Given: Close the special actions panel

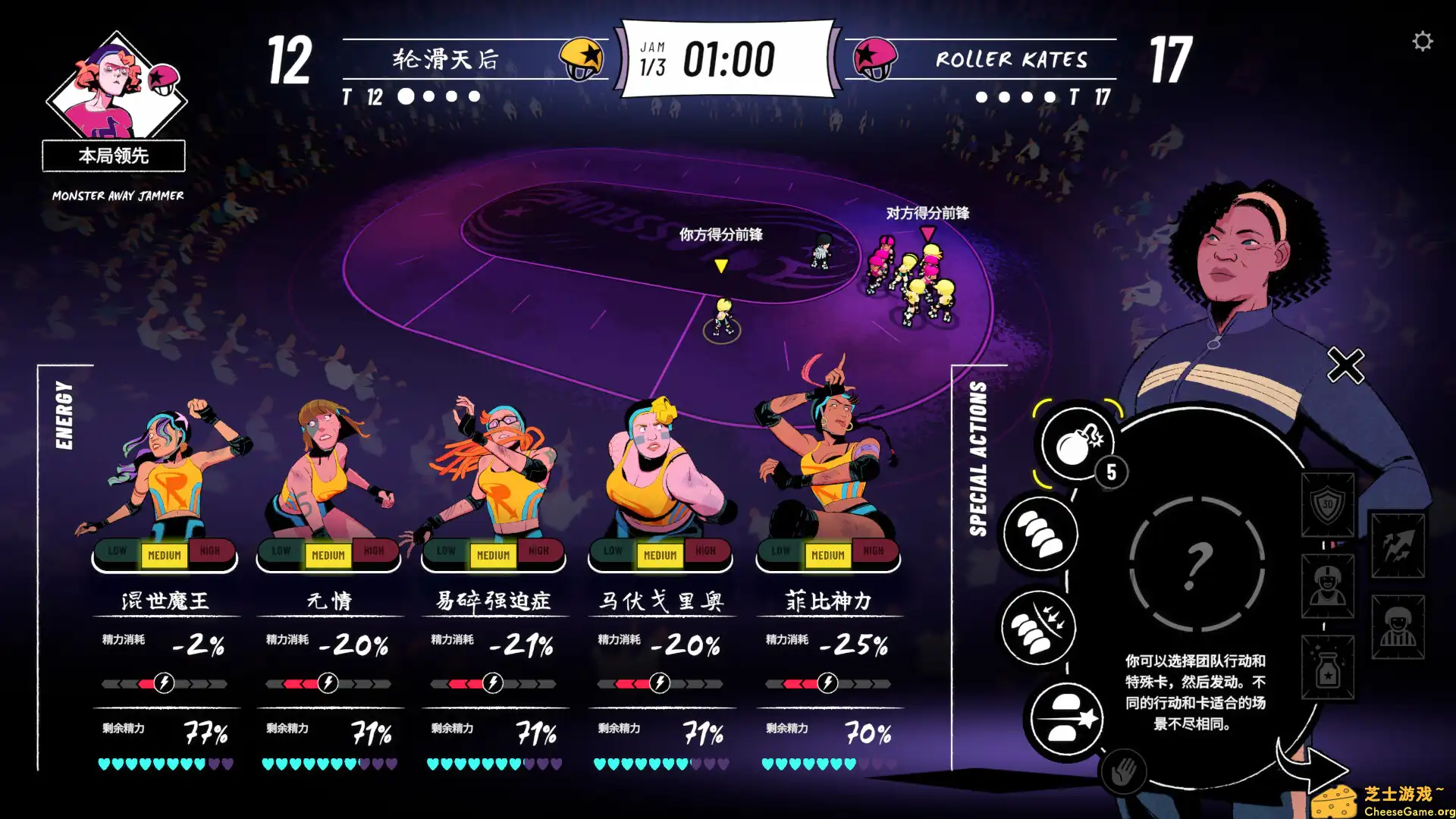Looking at the screenshot, I should (x=1345, y=366).
